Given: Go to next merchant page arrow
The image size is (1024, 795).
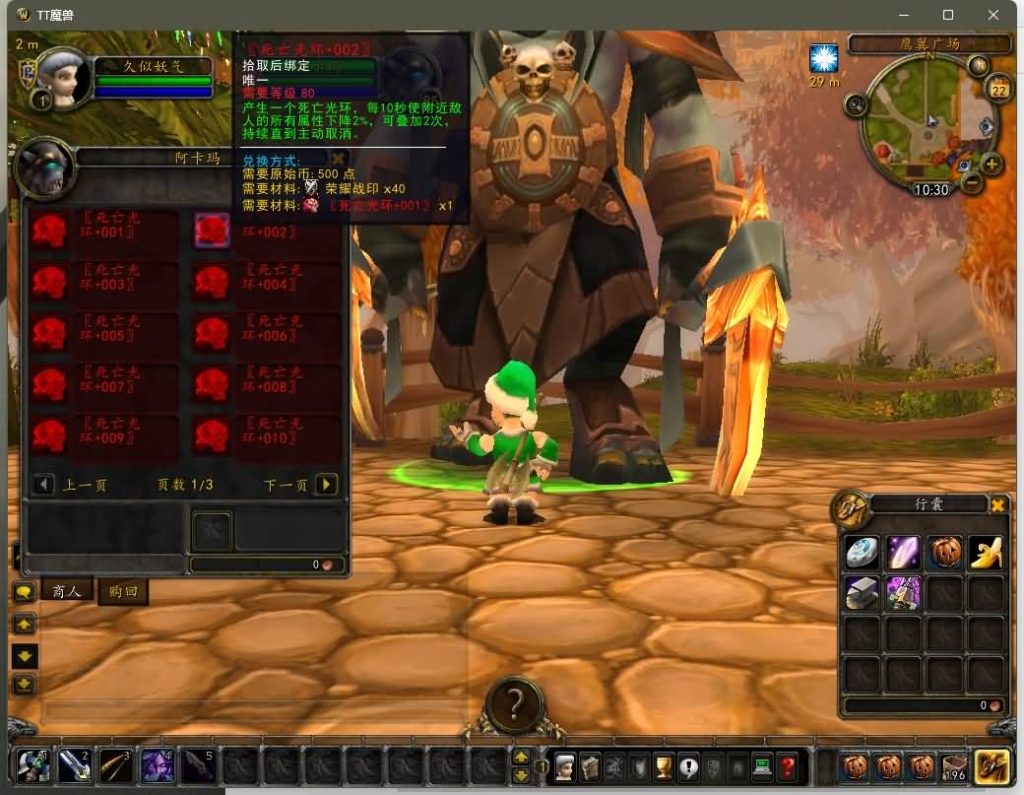Looking at the screenshot, I should [x=326, y=485].
